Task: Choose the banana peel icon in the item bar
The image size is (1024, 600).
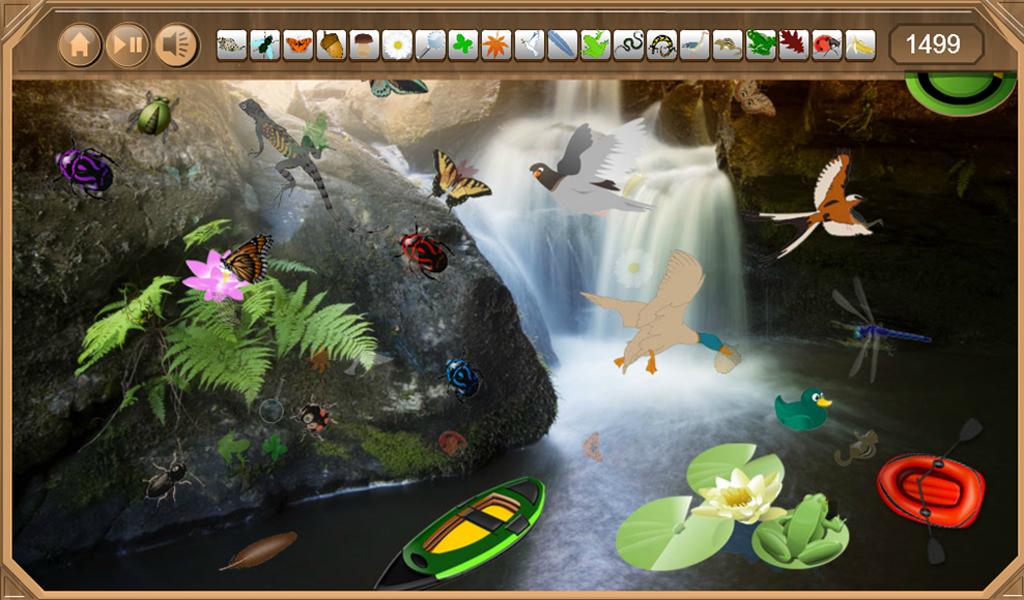Action: [x=860, y=45]
